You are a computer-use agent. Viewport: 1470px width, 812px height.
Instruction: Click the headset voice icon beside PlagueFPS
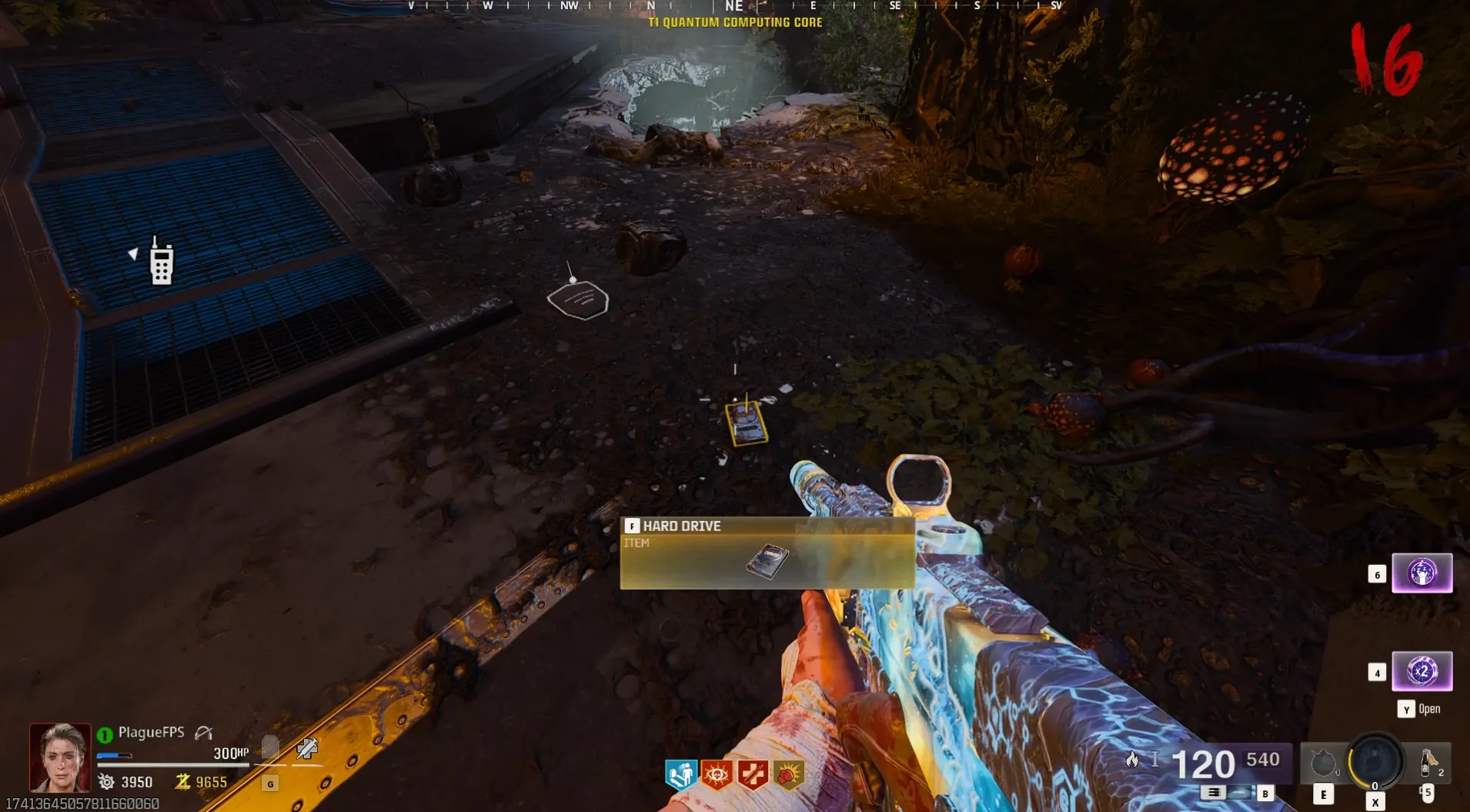(203, 733)
